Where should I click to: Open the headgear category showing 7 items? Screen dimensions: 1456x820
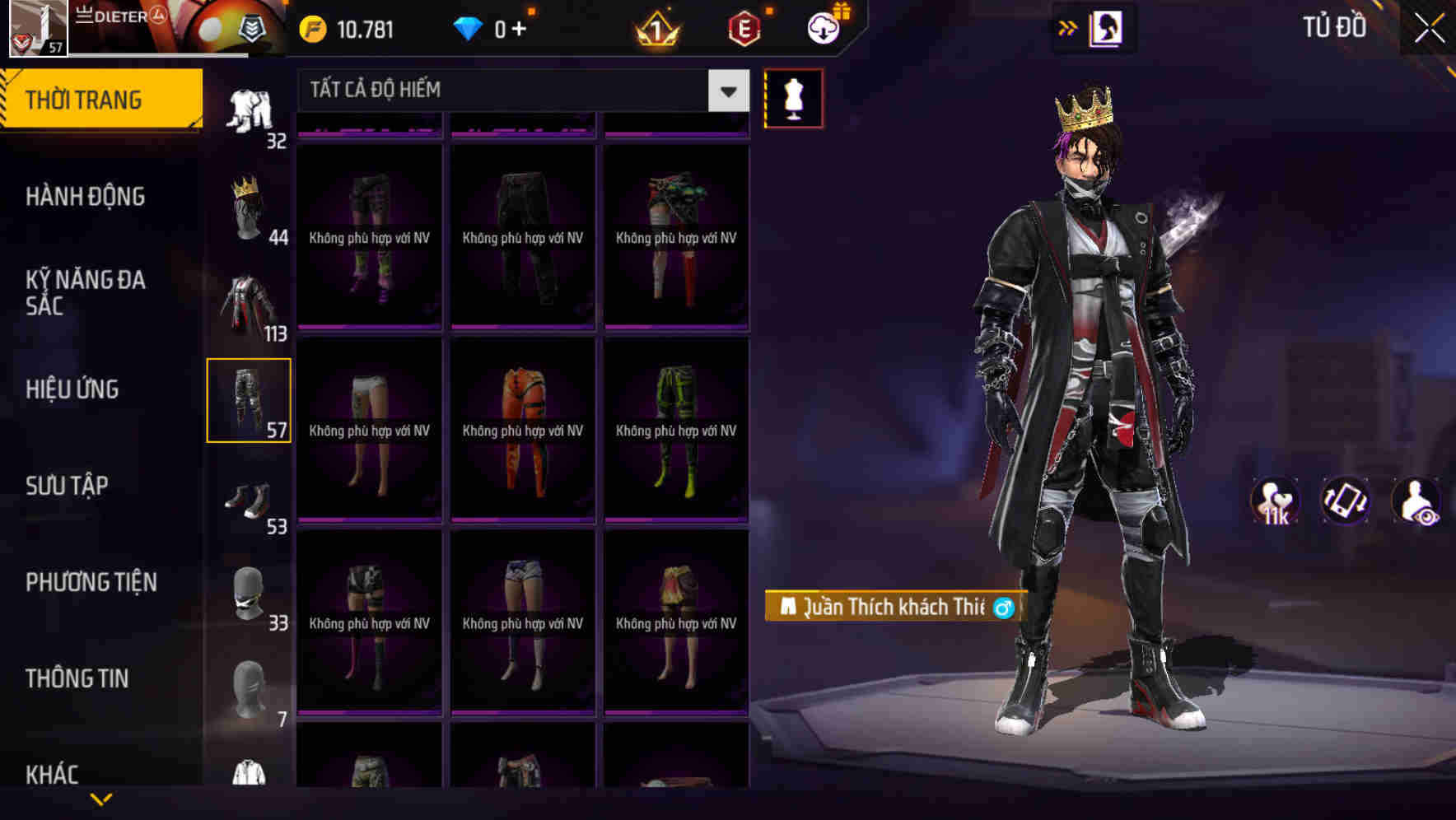pos(249,688)
